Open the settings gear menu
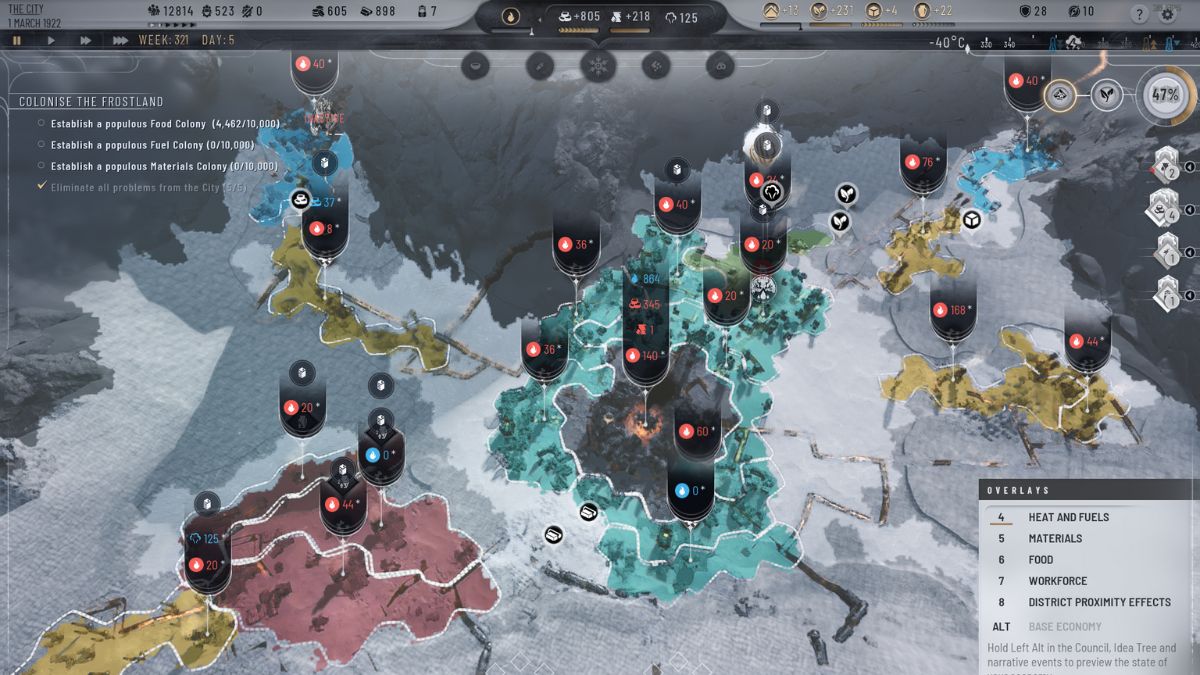This screenshot has height=675, width=1200. tap(1167, 14)
